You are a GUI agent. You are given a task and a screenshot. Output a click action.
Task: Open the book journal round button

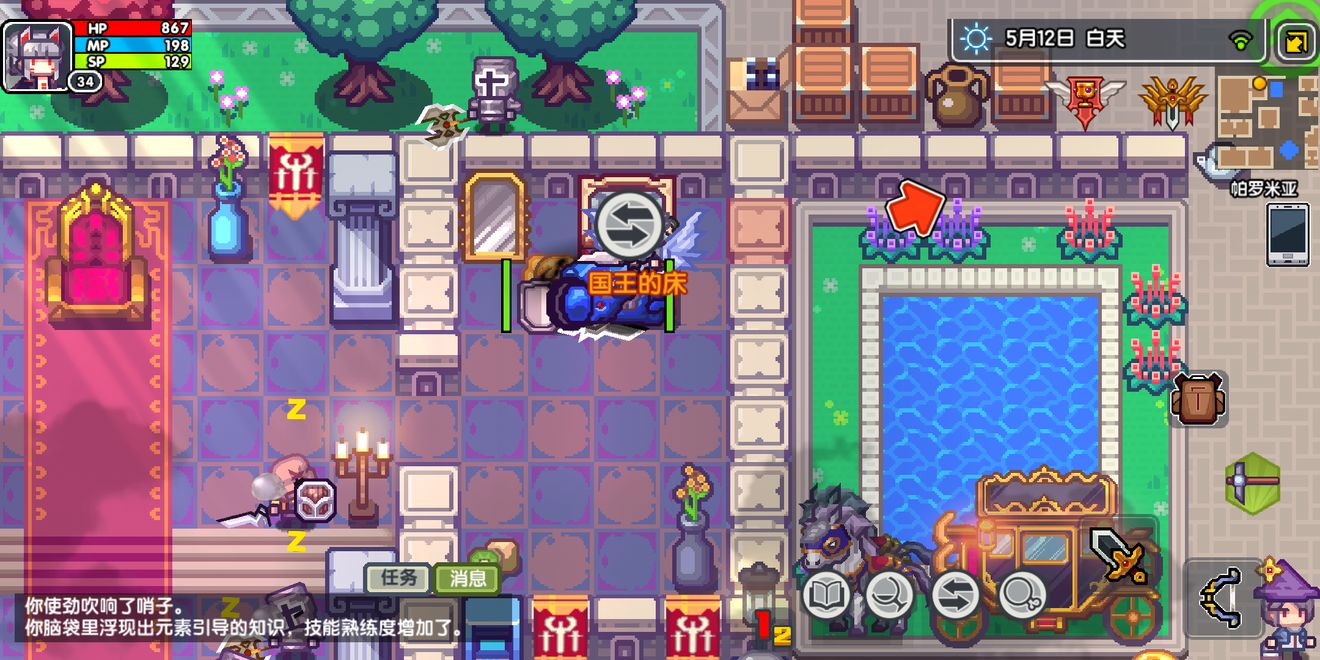[x=826, y=596]
